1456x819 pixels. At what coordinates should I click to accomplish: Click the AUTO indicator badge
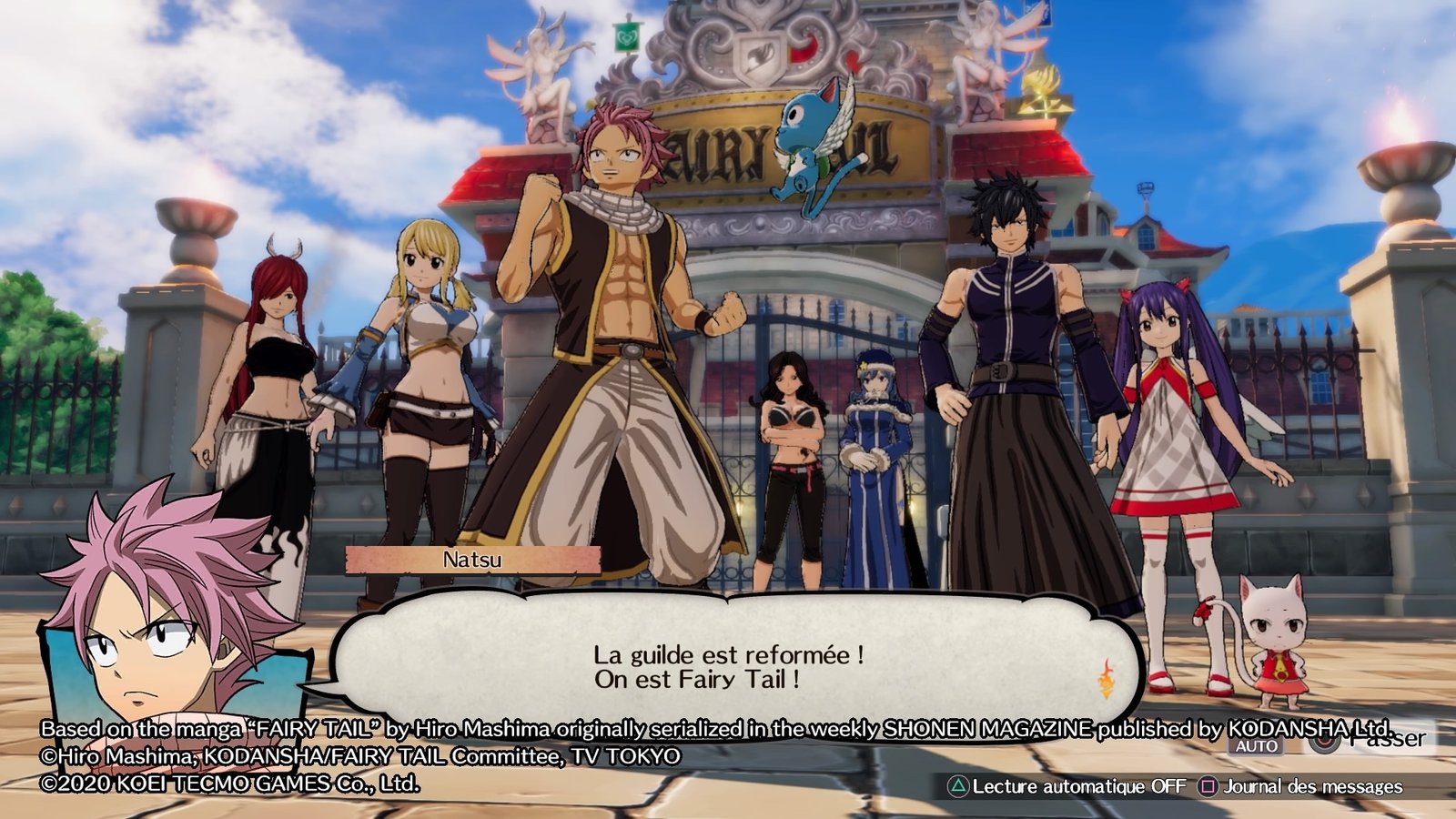(1257, 746)
